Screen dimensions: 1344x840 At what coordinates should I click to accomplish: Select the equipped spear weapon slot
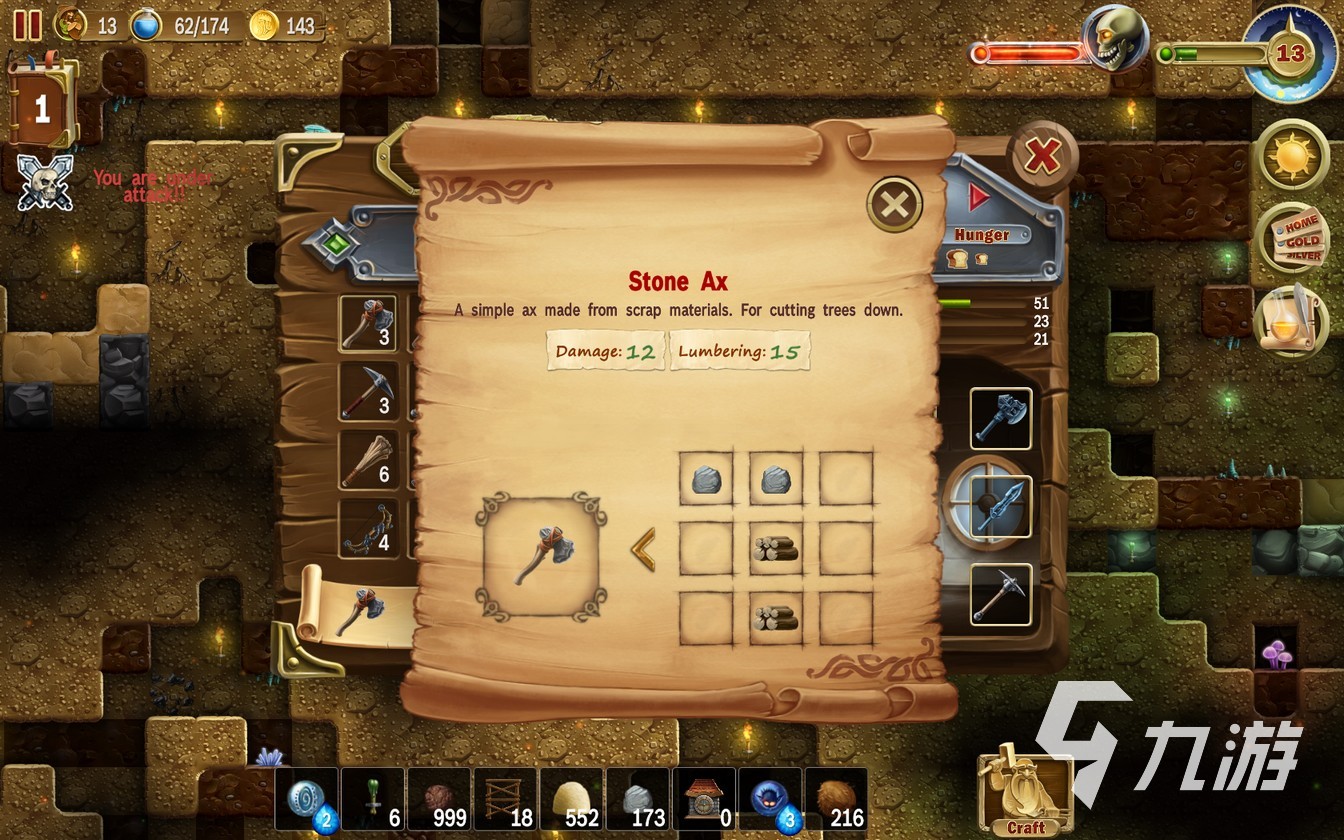(1000, 506)
